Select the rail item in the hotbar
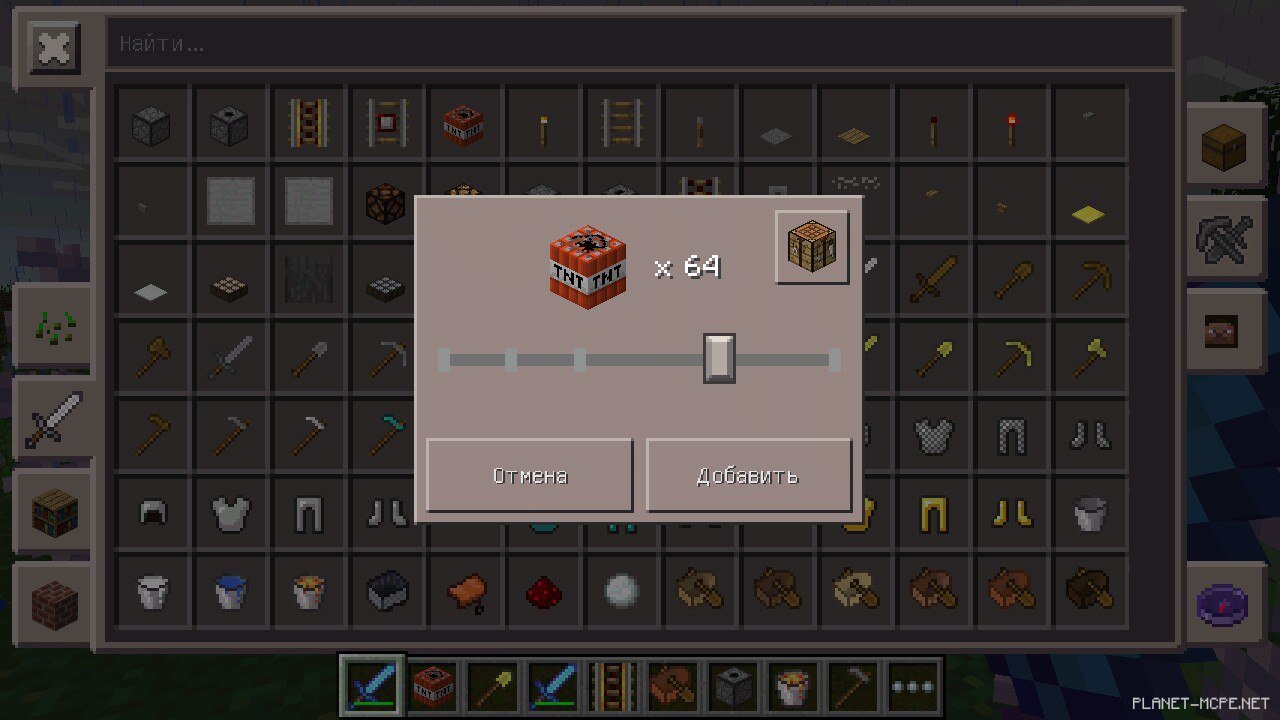Image resolution: width=1280 pixels, height=720 pixels. pyautogui.click(x=613, y=687)
